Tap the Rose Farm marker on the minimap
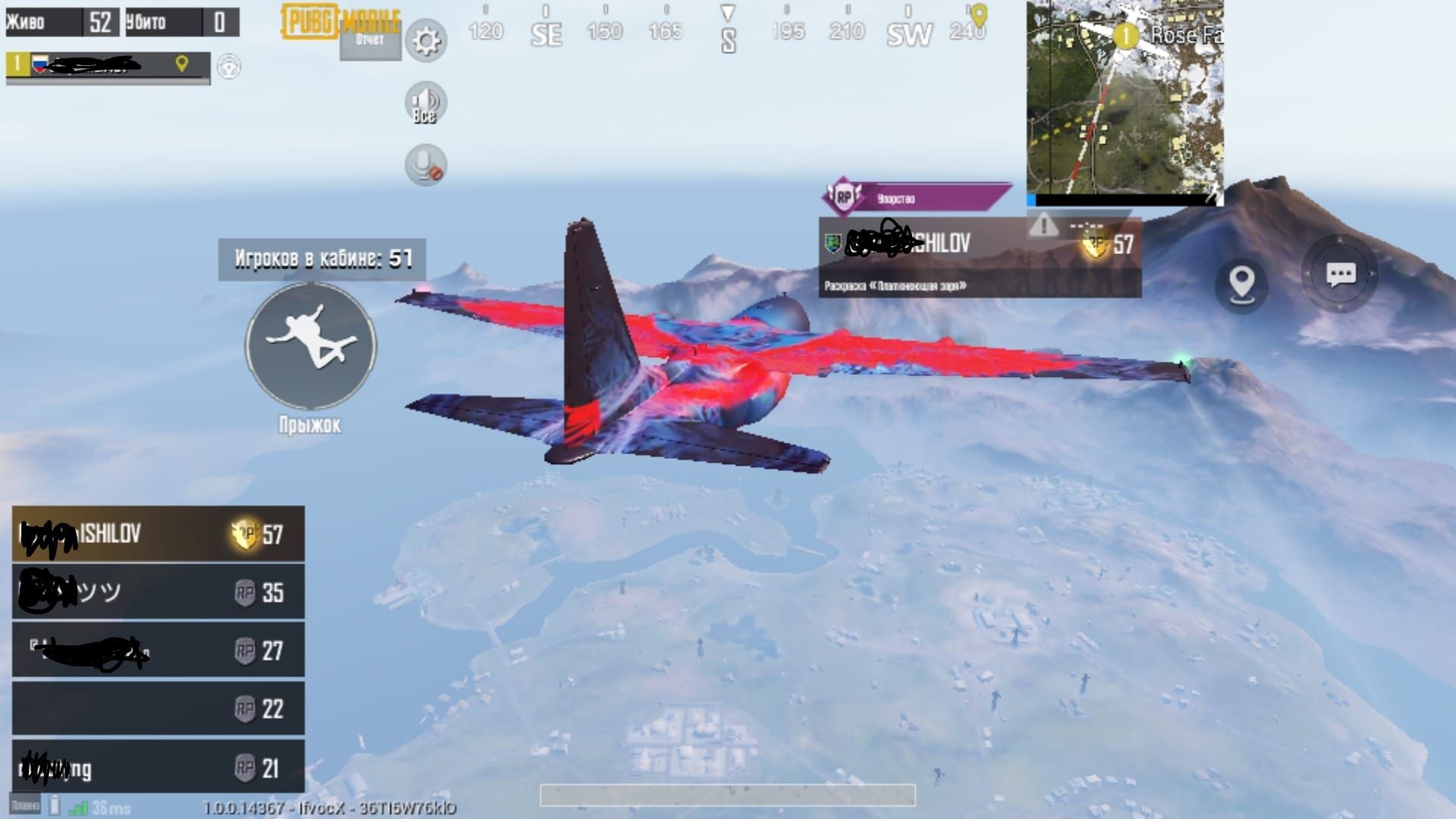1456x819 pixels. tap(1128, 34)
